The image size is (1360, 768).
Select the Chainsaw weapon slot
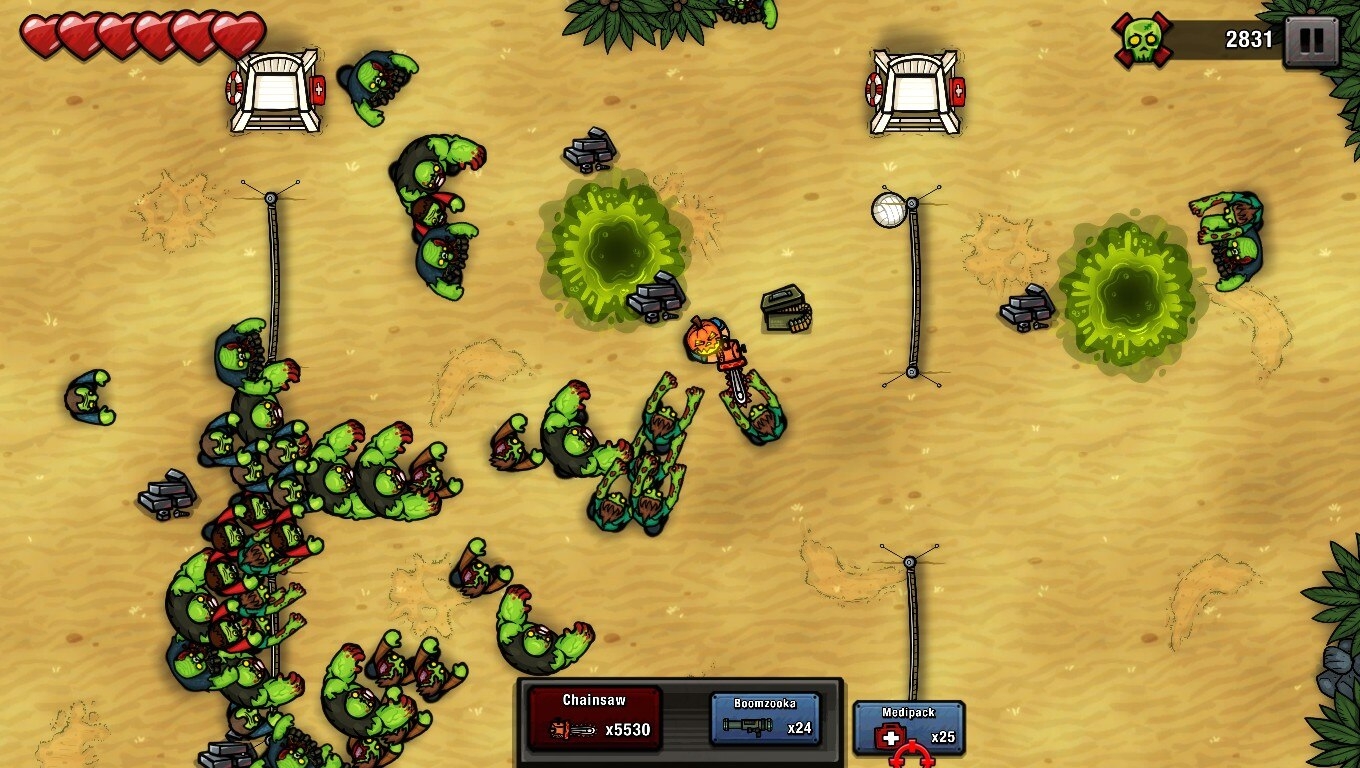[595, 717]
